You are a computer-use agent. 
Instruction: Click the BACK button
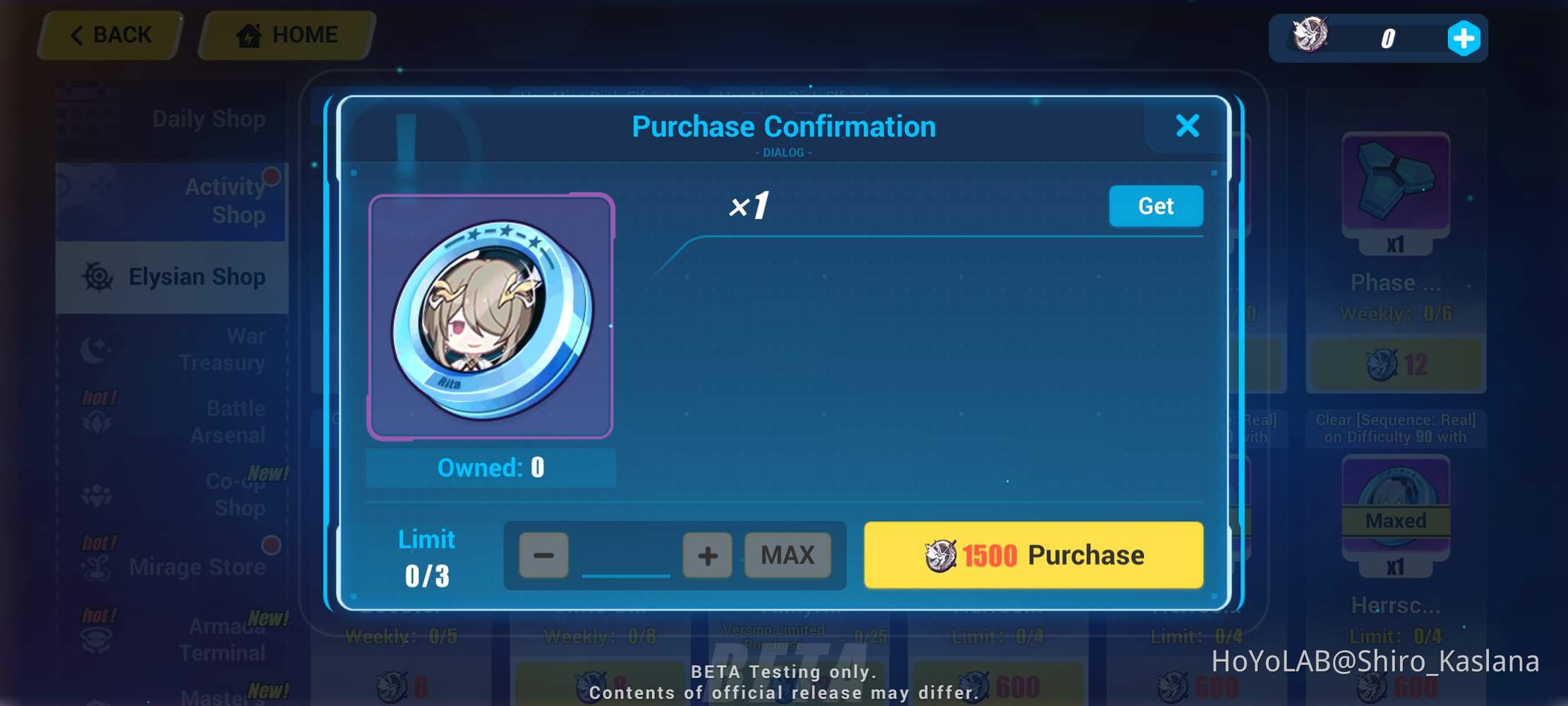pos(110,35)
